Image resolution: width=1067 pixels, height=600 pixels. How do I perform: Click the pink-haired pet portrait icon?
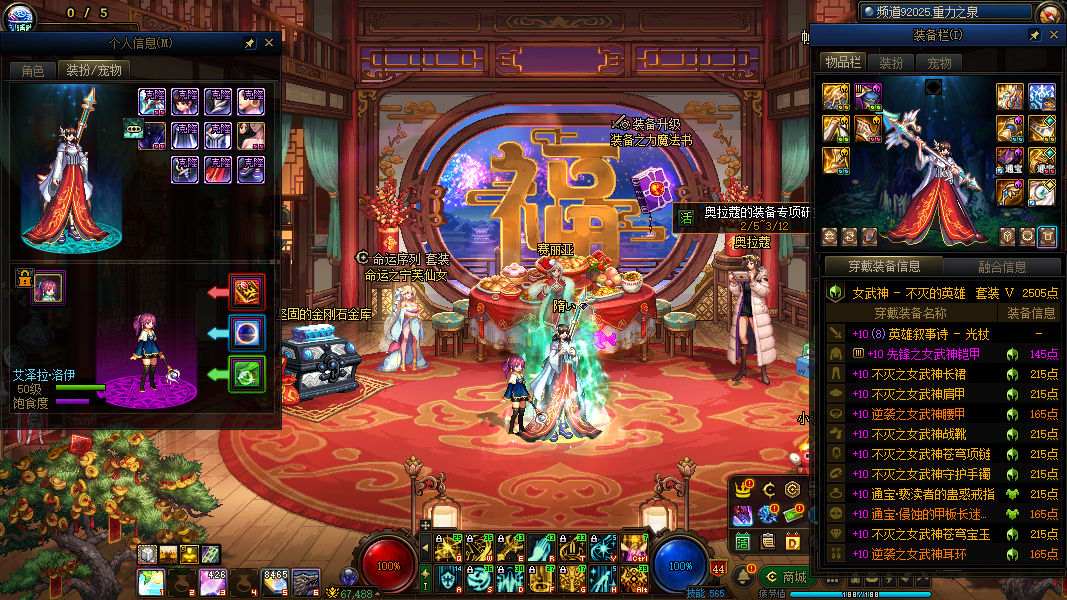tap(49, 287)
